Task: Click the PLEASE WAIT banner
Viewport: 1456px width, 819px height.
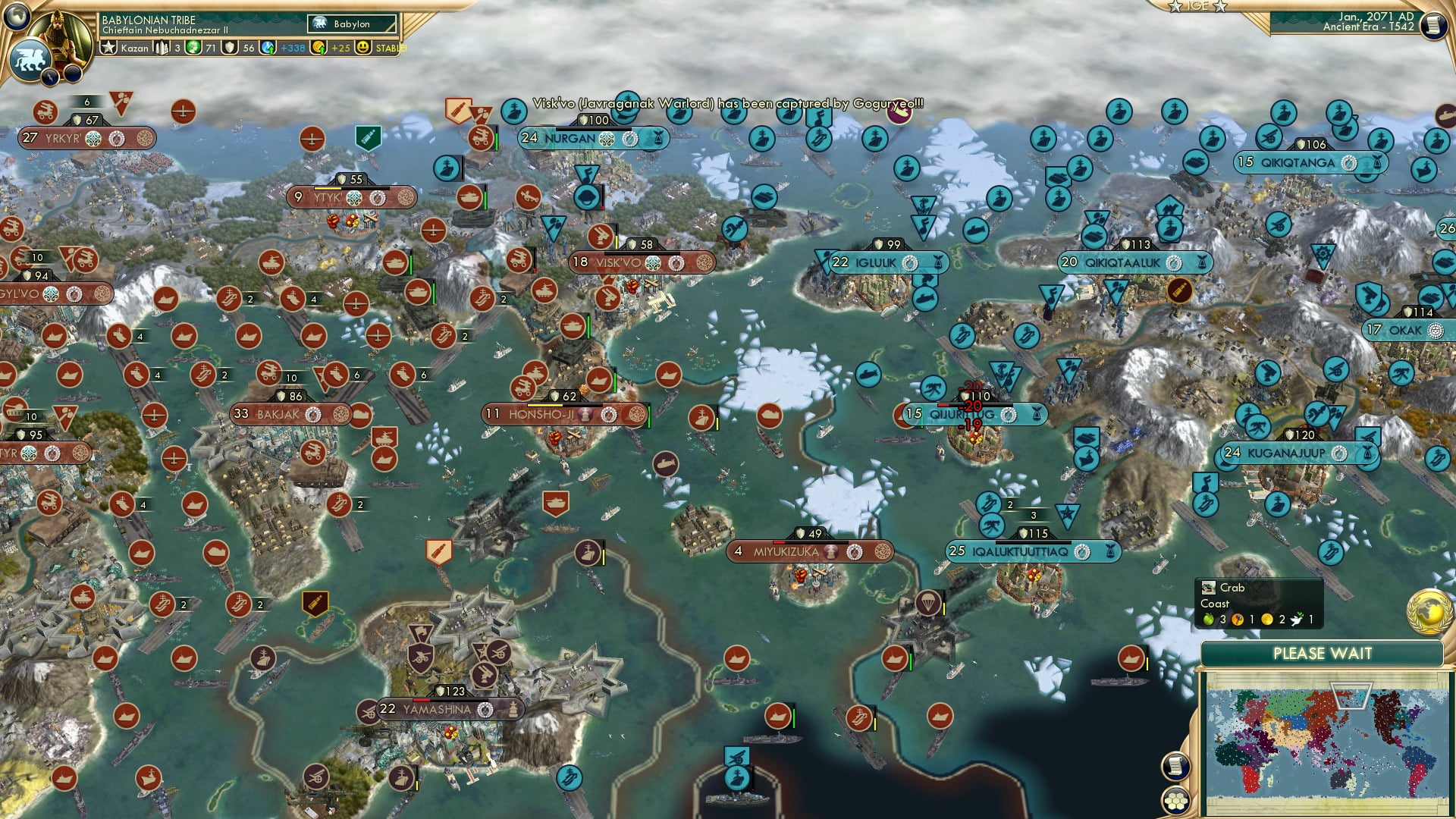Action: click(x=1323, y=652)
